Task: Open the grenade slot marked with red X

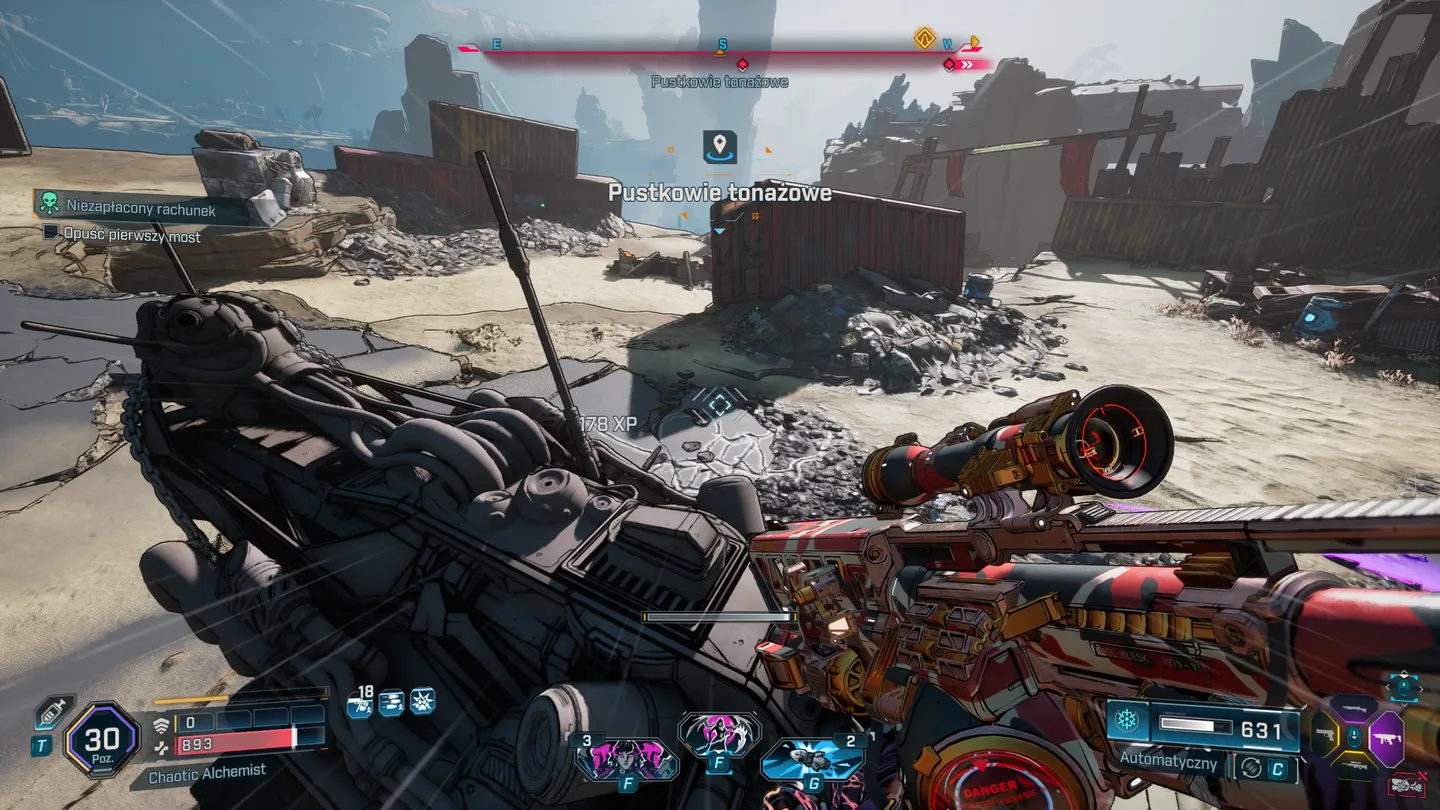Action: (1406, 782)
